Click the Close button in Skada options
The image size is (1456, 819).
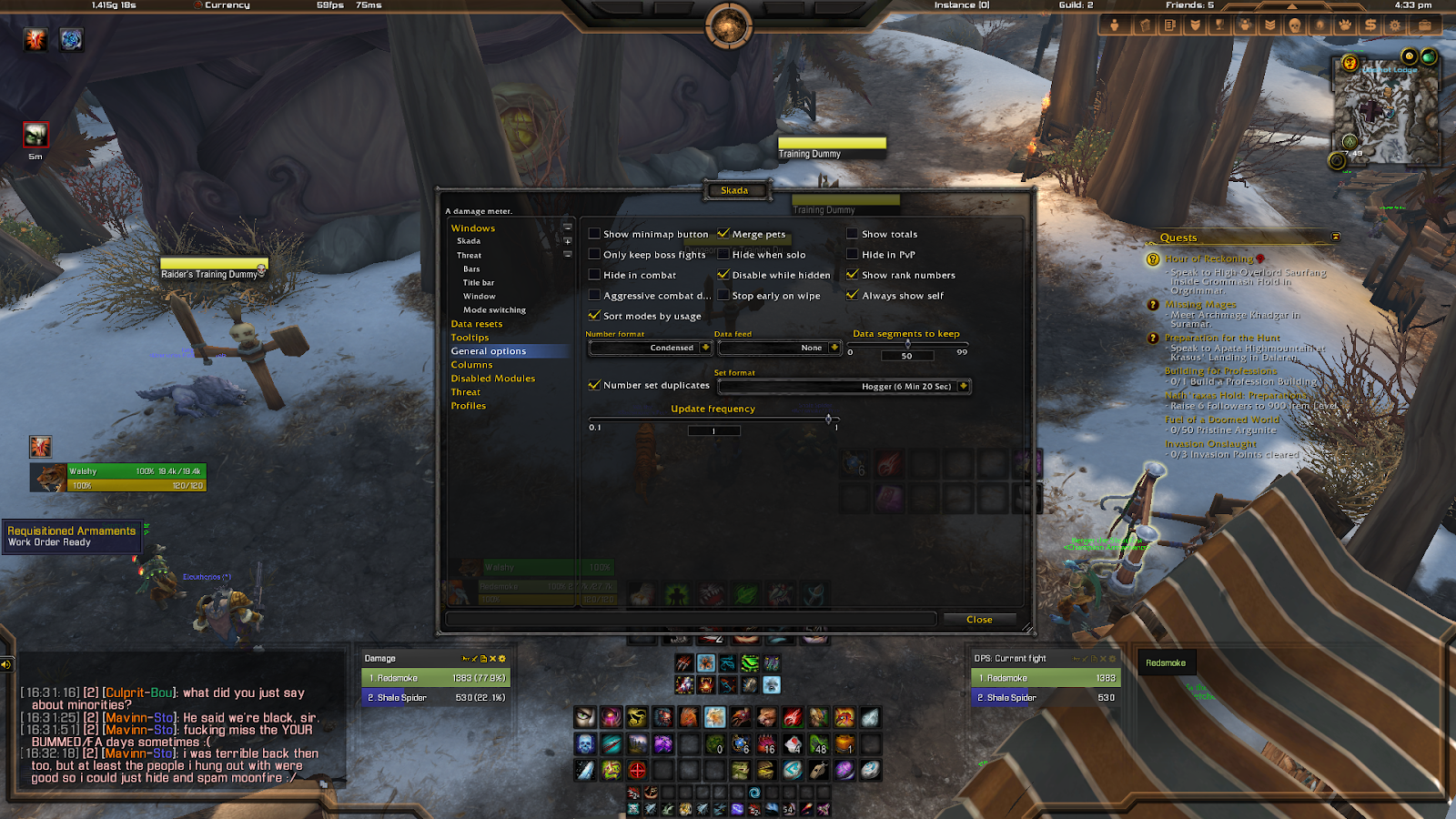978,619
